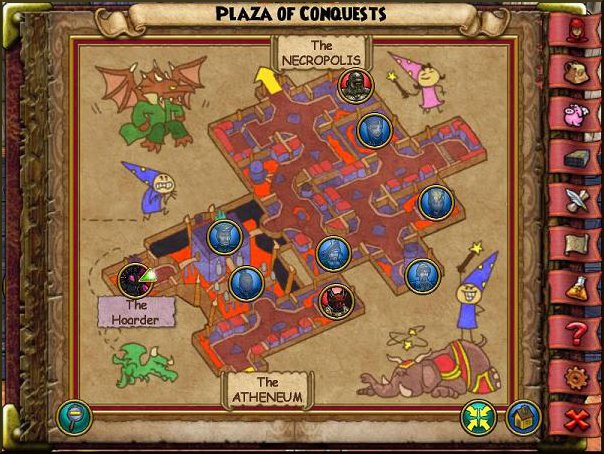Select The Hoarder map marker
This screenshot has width=604, height=454.
pos(134,281)
